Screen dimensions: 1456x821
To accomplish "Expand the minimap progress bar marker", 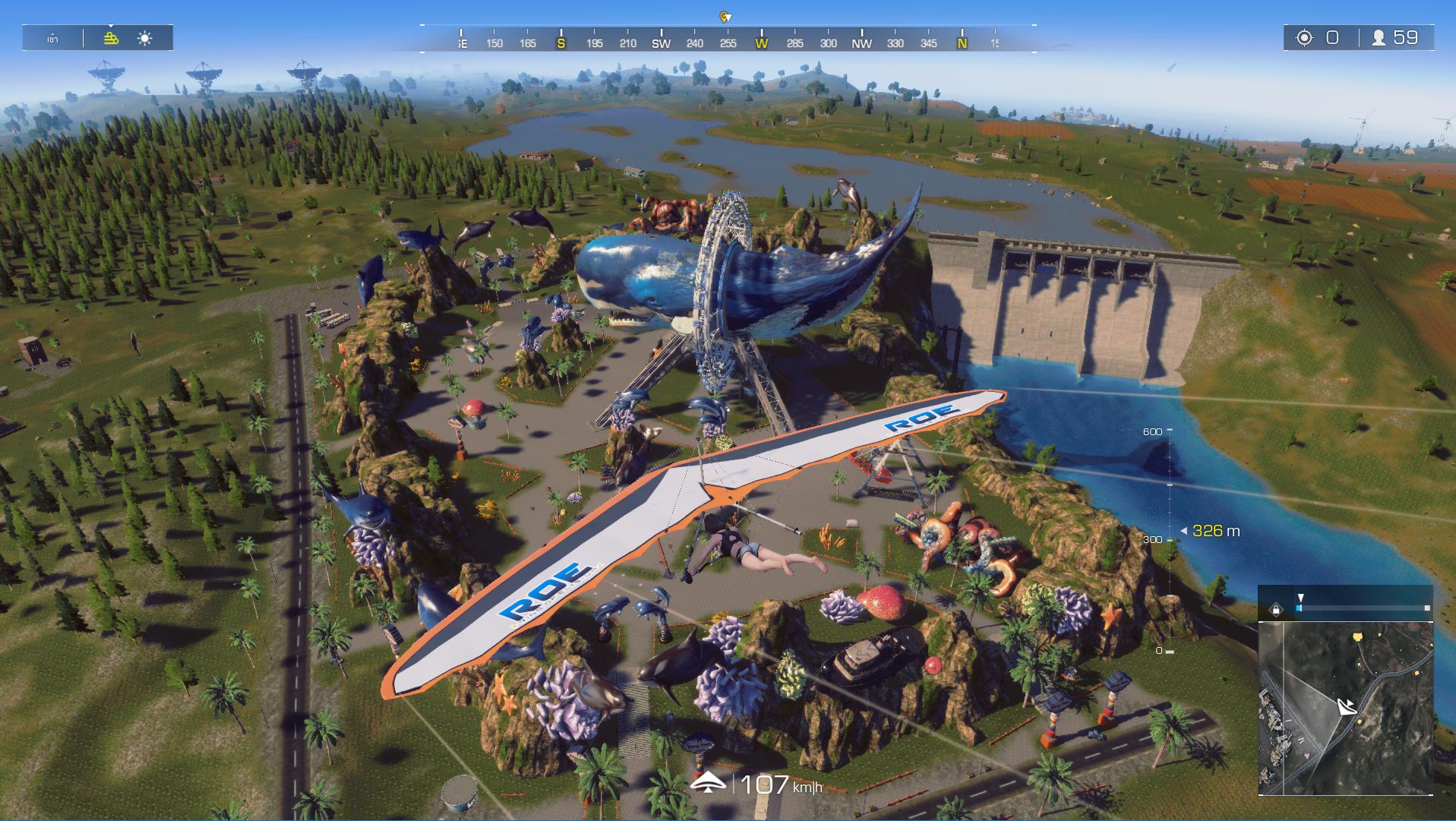I will coord(1300,598).
